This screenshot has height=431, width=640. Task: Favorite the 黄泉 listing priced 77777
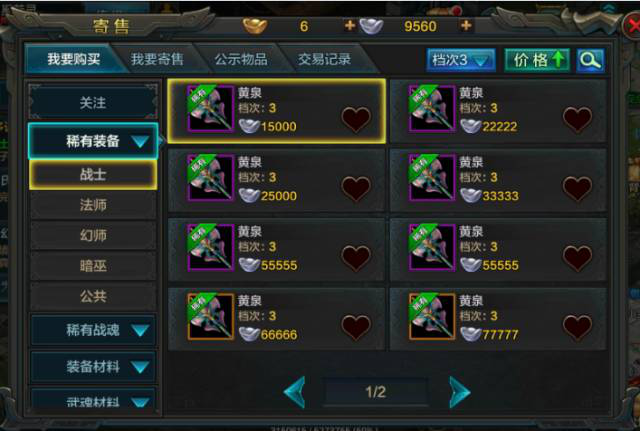click(578, 326)
